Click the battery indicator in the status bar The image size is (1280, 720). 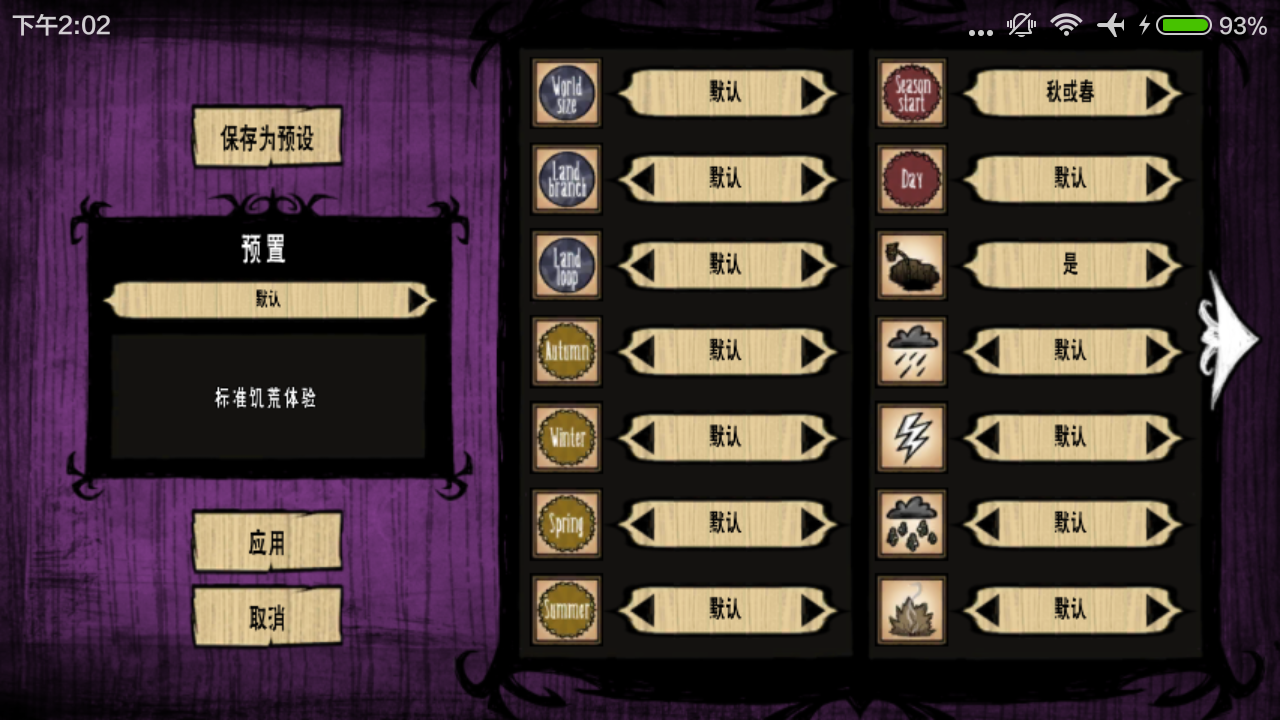1184,25
